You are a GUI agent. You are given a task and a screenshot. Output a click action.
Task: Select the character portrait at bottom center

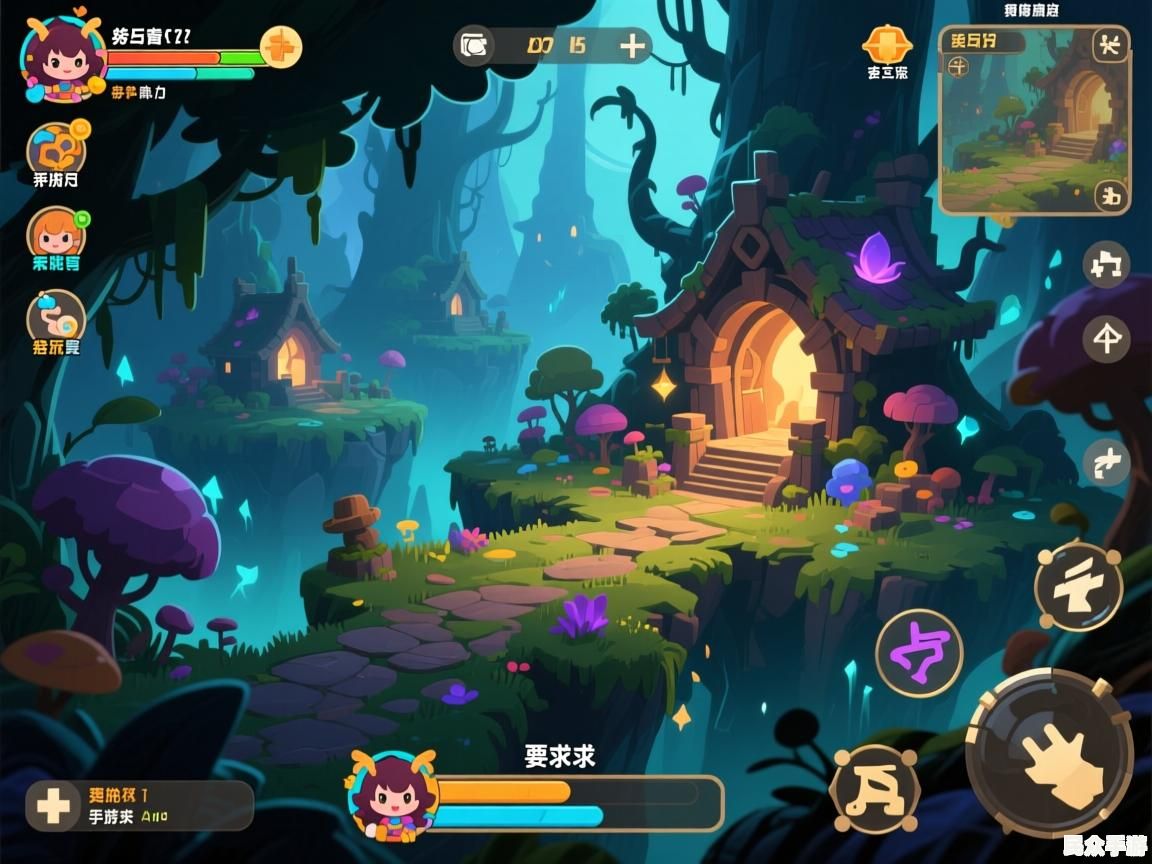point(393,794)
